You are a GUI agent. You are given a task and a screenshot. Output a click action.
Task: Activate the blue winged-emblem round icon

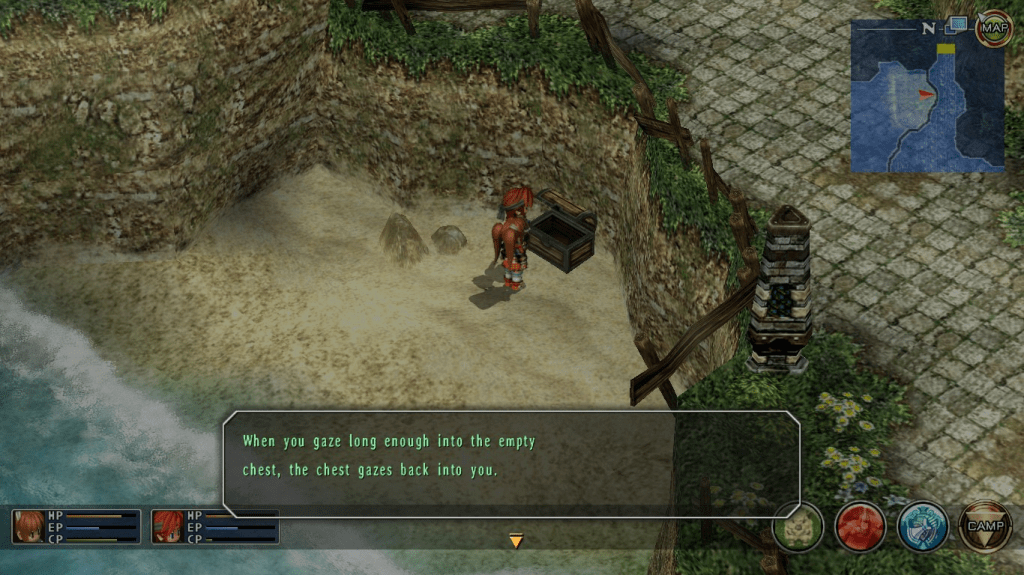[x=922, y=526]
